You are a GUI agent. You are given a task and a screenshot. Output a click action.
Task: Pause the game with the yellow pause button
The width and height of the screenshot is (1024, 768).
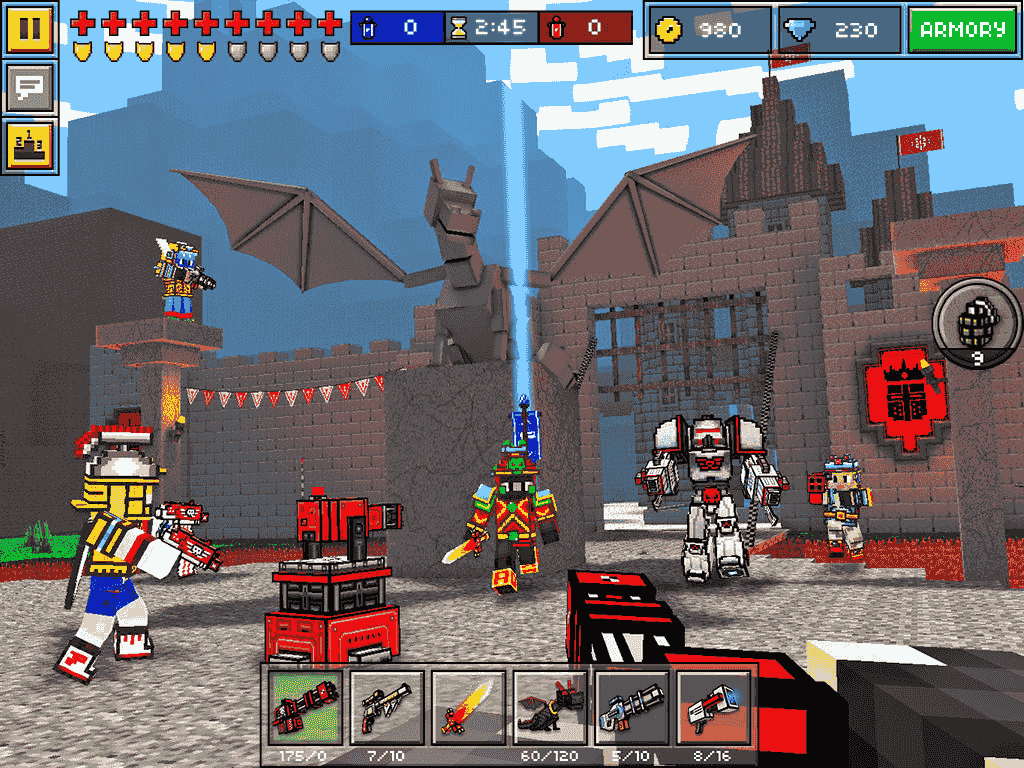coord(30,29)
